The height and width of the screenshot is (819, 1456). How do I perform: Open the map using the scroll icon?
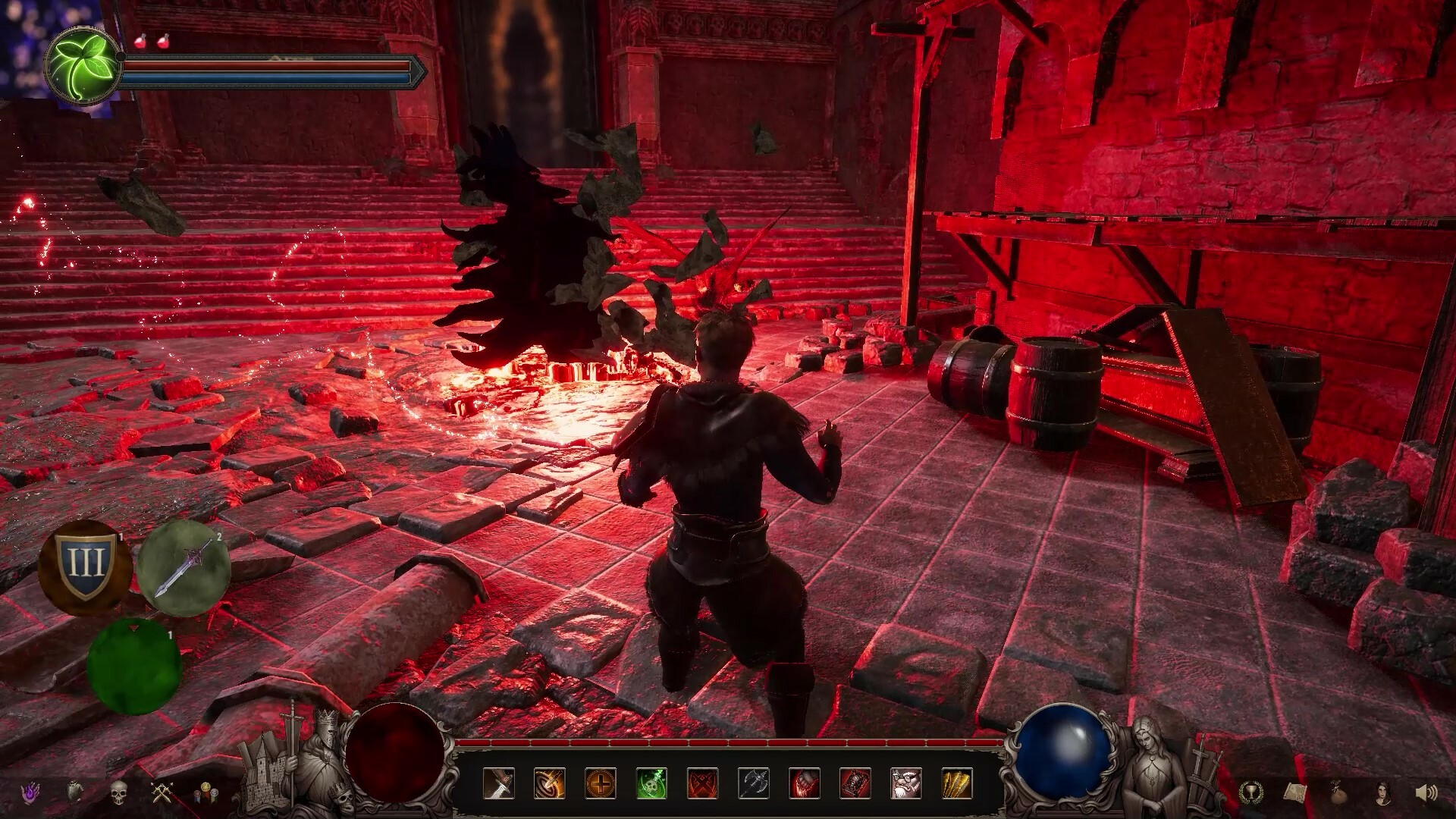(1295, 792)
